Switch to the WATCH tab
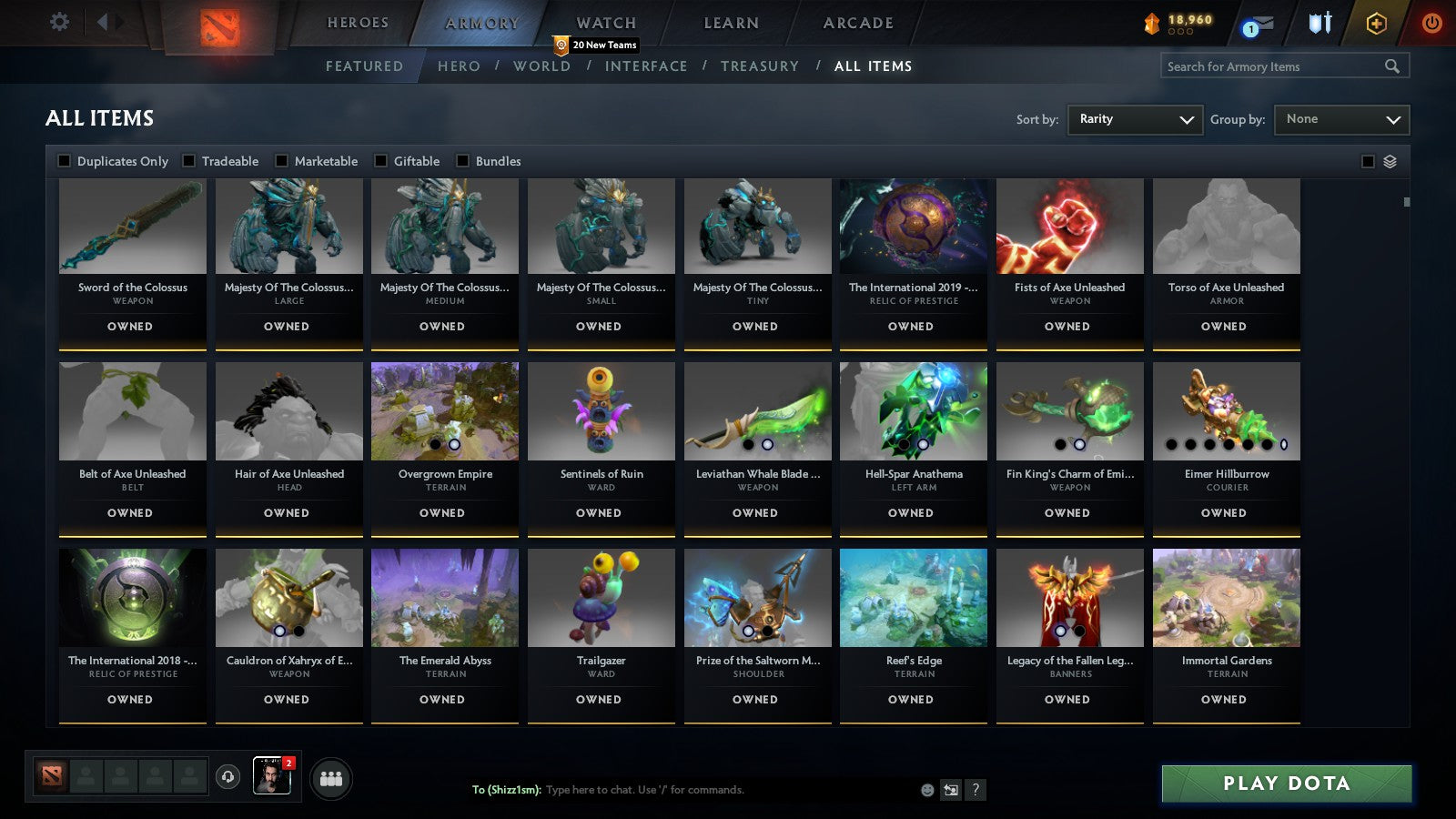 pyautogui.click(x=604, y=23)
